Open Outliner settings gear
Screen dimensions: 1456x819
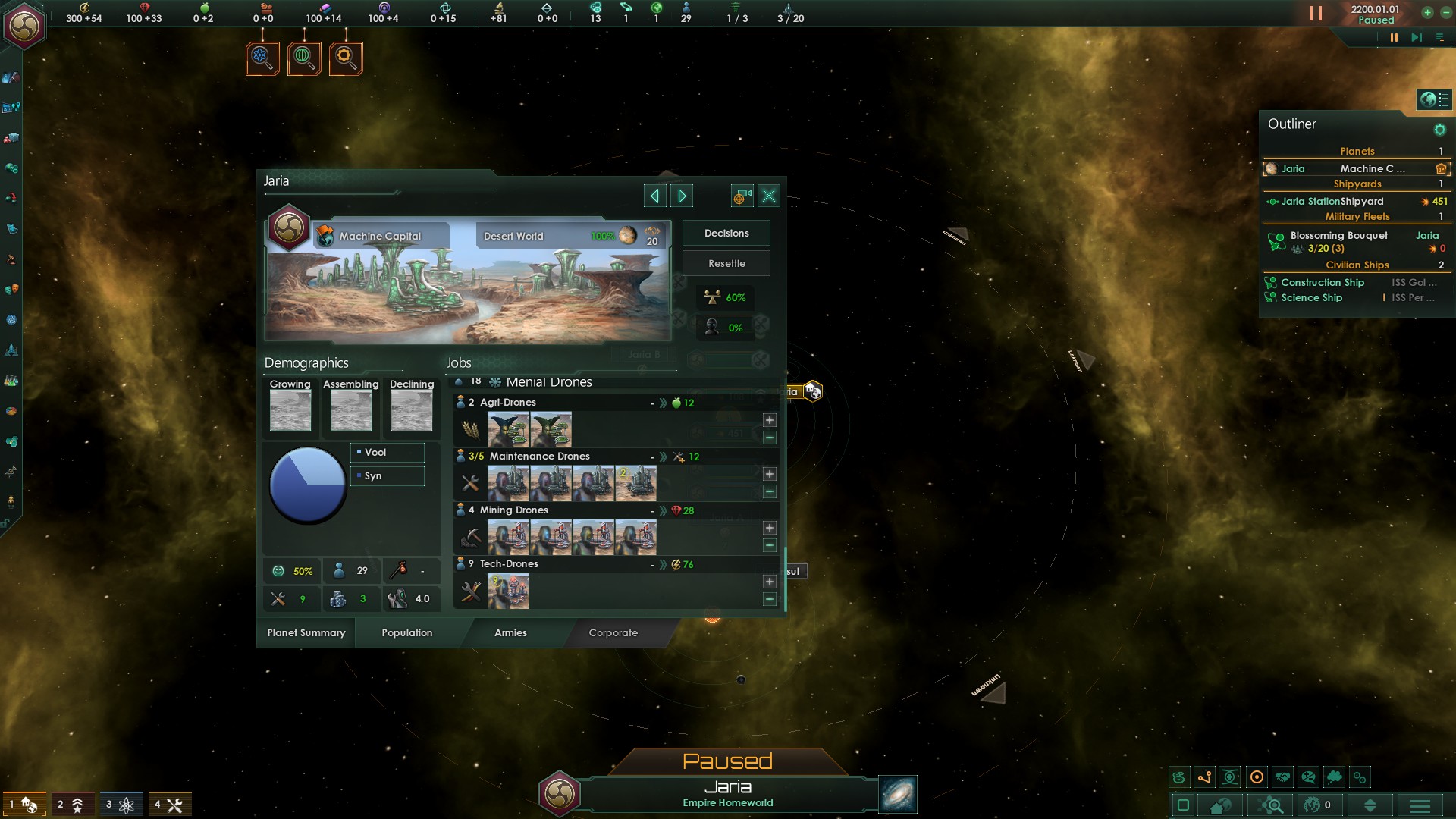[1440, 130]
